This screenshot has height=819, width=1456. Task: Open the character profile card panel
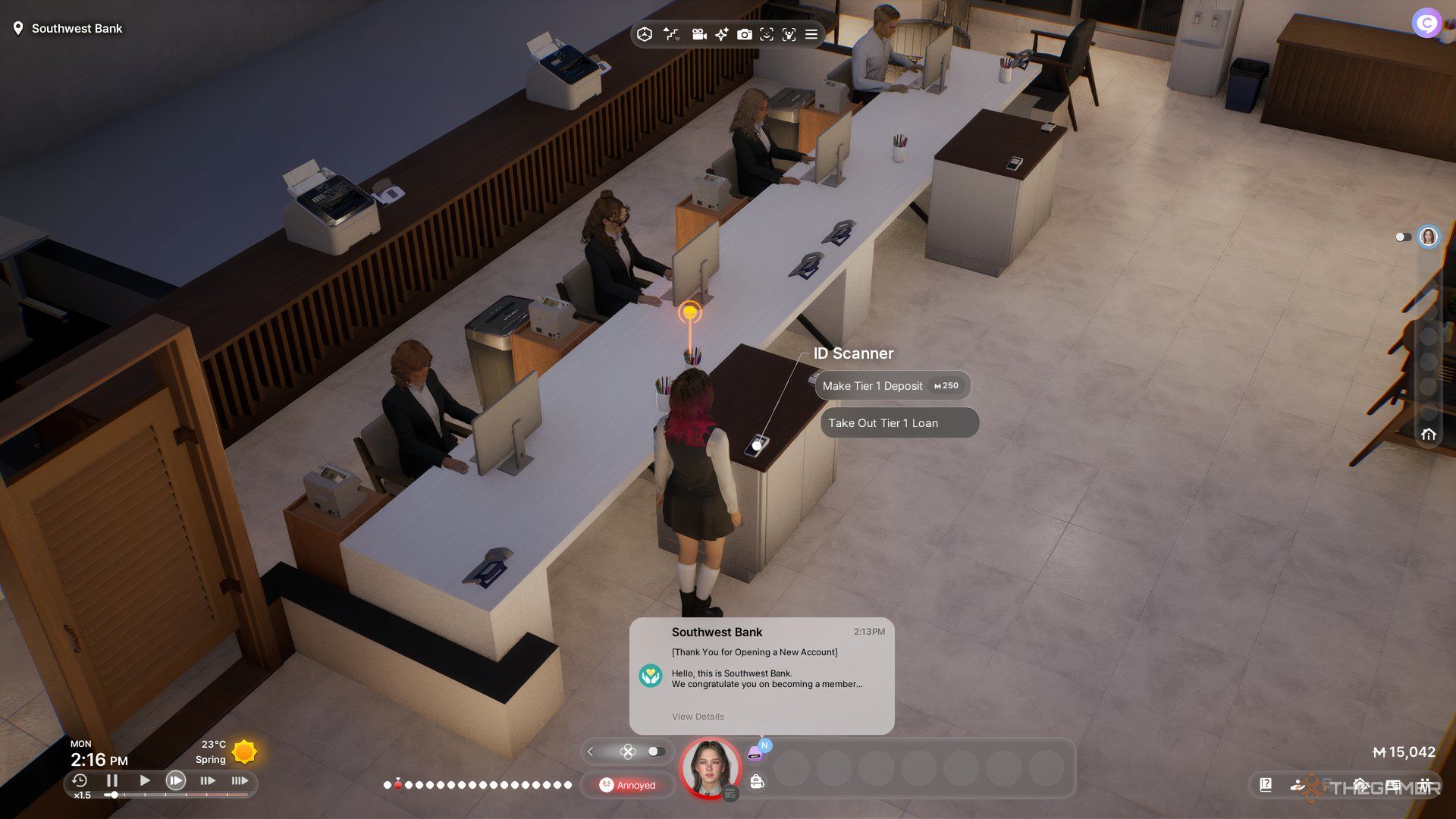pos(1393,786)
